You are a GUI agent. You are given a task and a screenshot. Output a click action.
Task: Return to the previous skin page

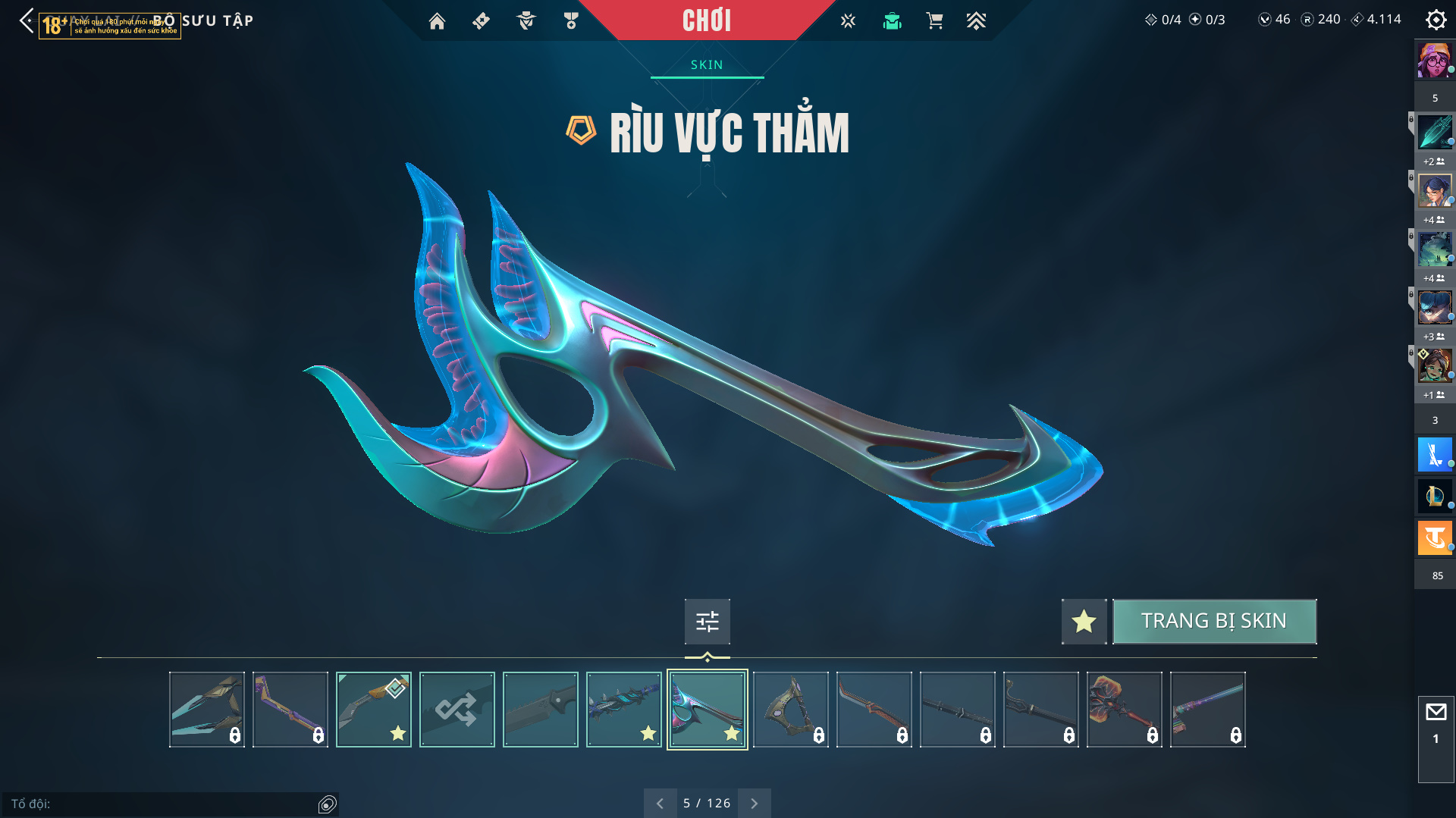[660, 803]
